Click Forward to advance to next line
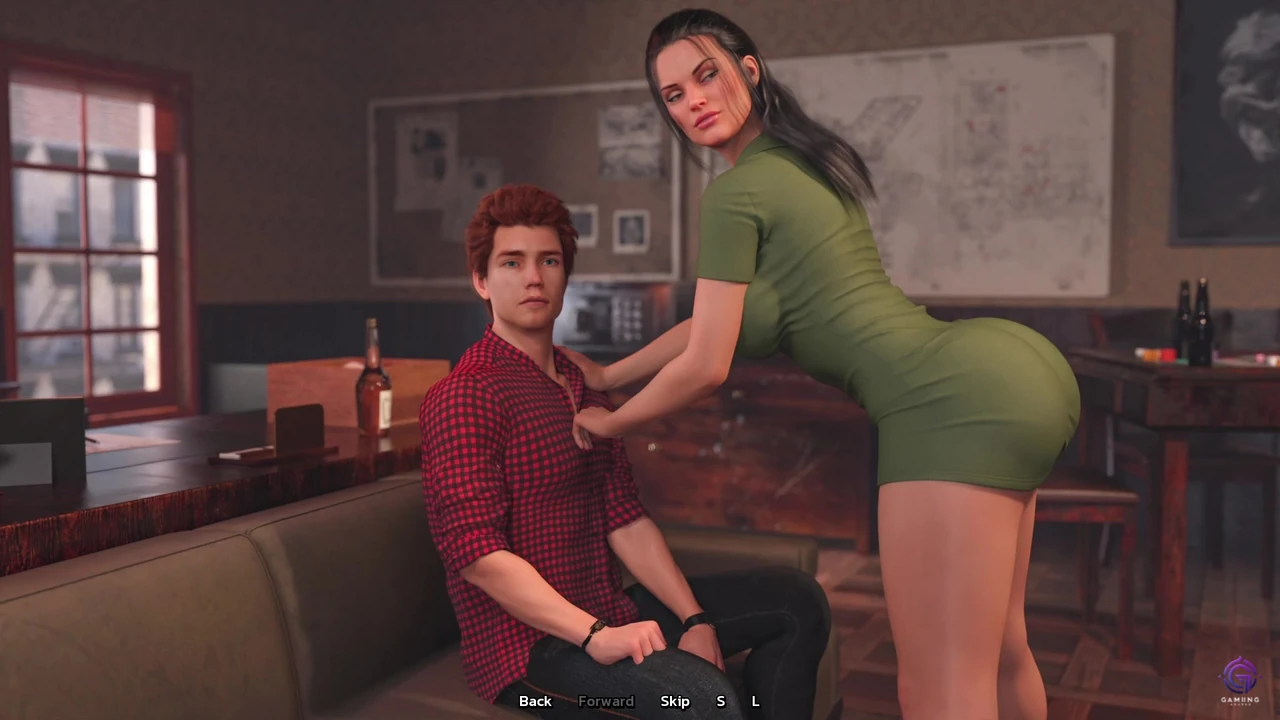 (606, 701)
